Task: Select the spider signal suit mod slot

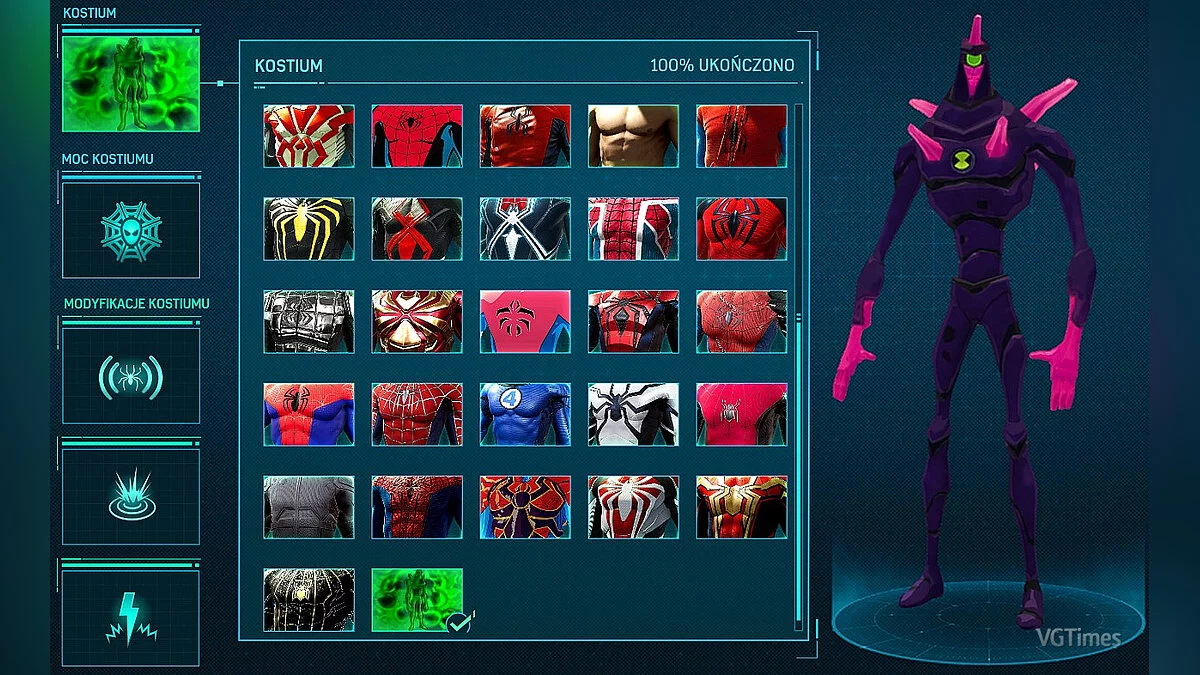Action: 130,375
